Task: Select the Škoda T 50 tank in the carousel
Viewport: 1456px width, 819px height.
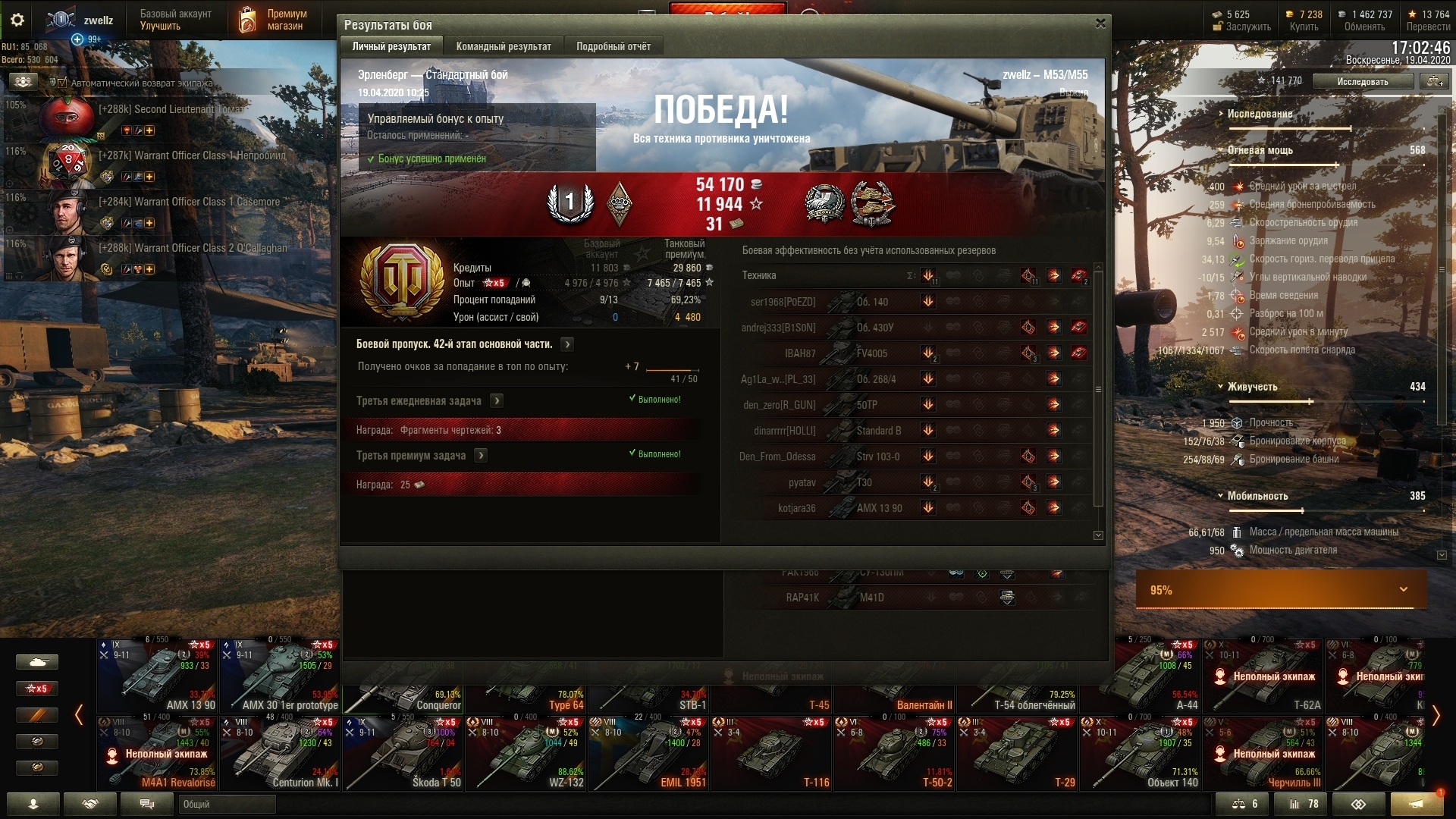Action: coord(403,753)
